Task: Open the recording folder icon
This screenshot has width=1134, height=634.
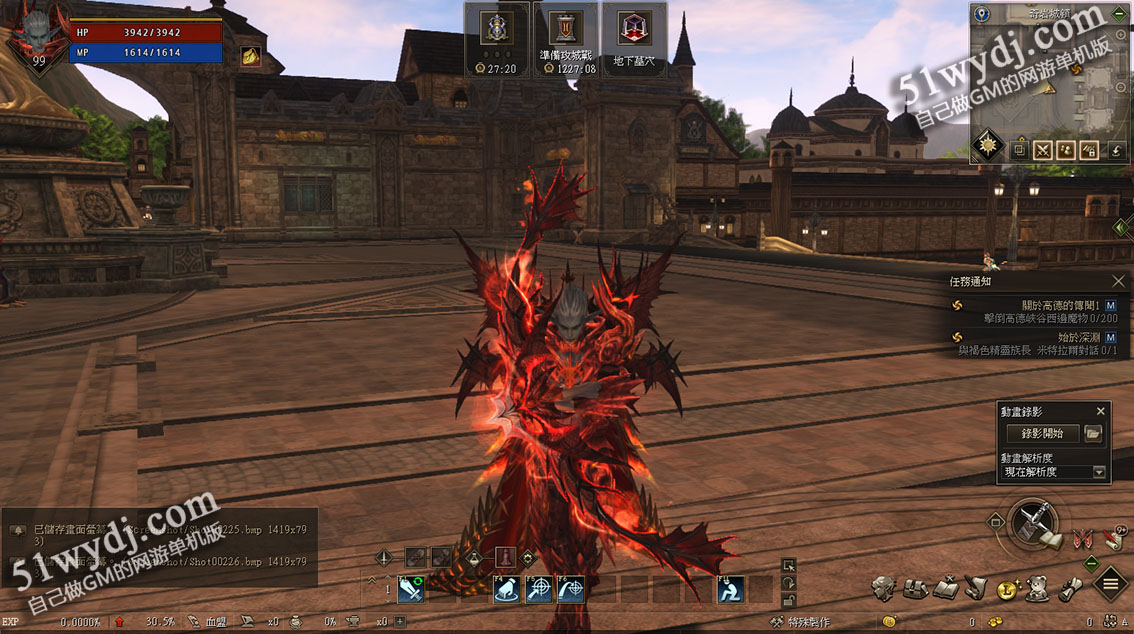Action: point(1093,434)
